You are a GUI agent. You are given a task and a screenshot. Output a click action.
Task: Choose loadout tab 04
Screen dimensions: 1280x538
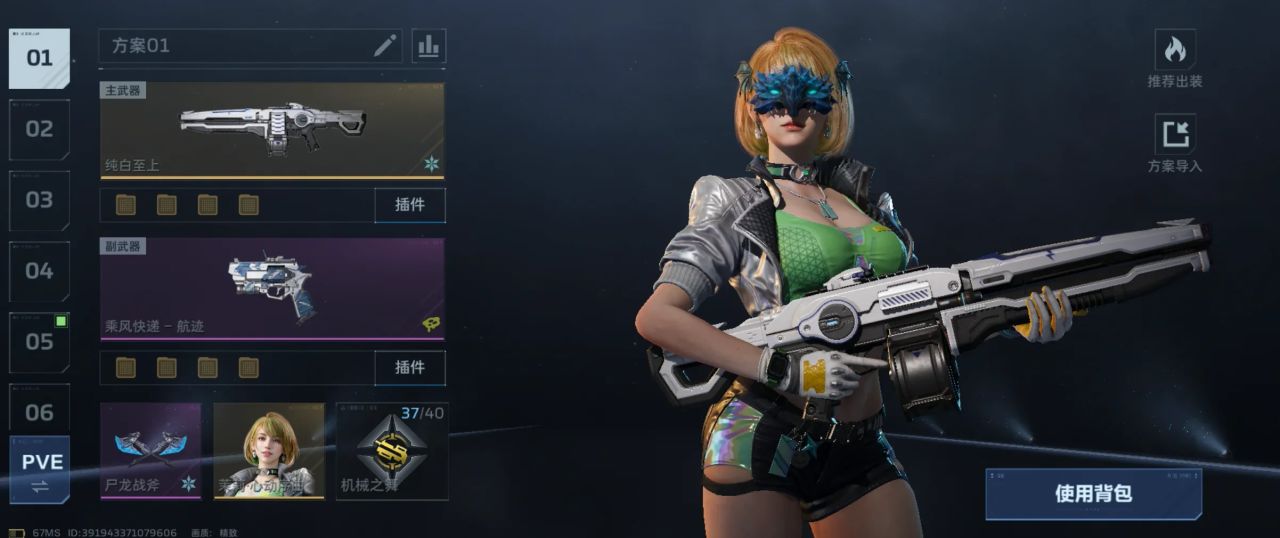click(x=39, y=271)
